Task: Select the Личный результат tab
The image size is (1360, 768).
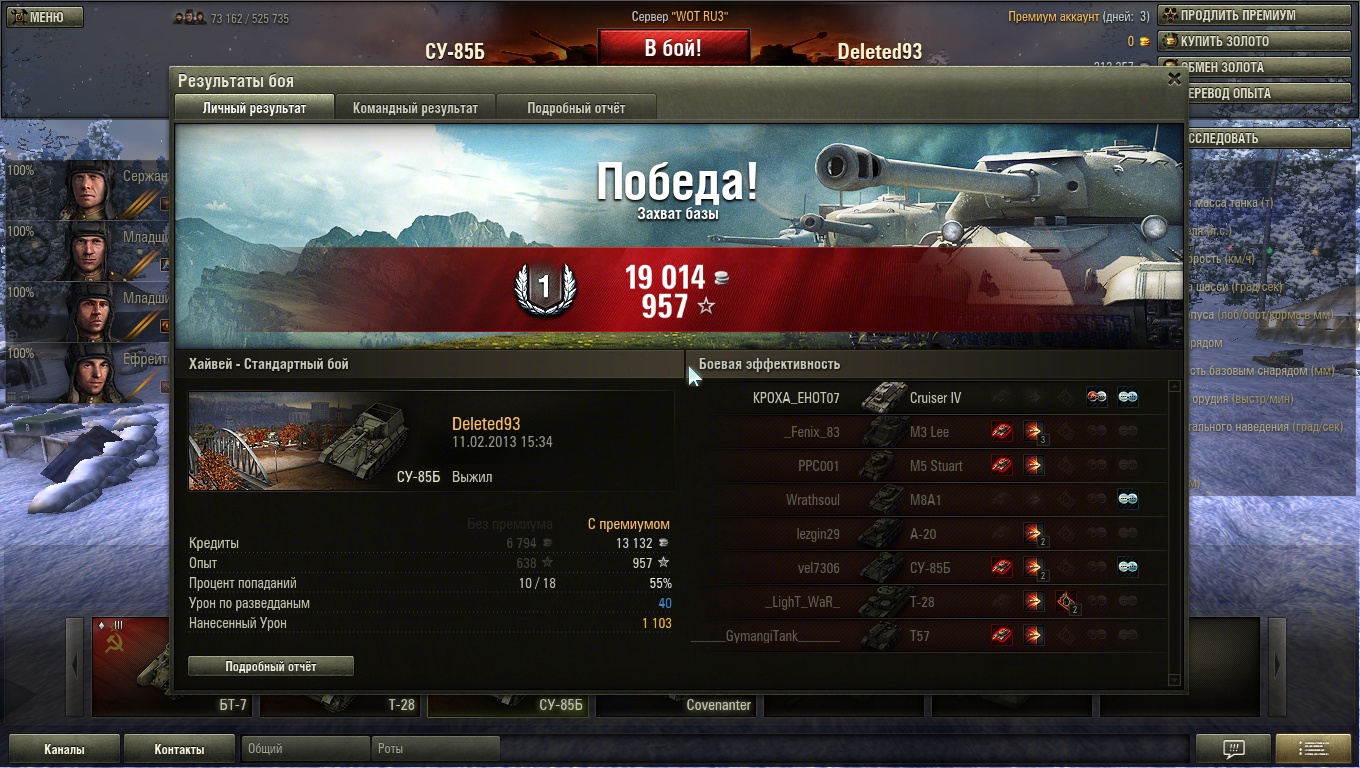Action: [254, 108]
